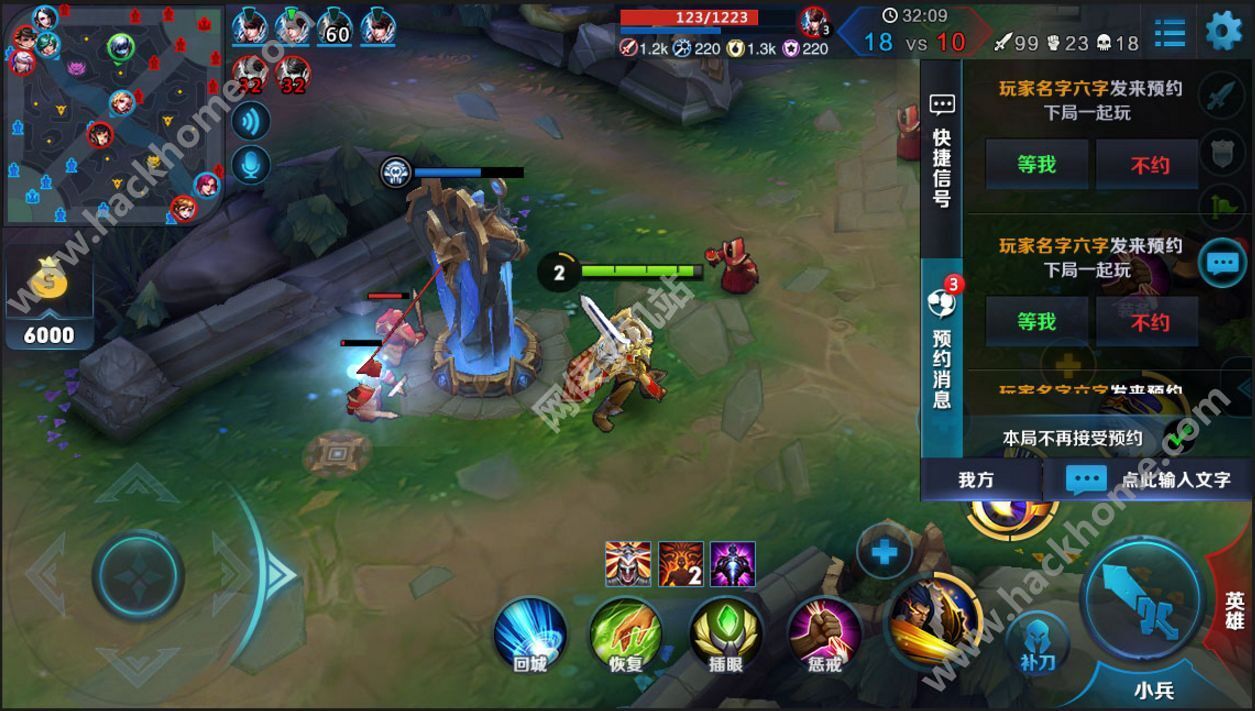Click the blue plus skill upgrade button
The height and width of the screenshot is (711, 1255).
pyautogui.click(x=884, y=551)
